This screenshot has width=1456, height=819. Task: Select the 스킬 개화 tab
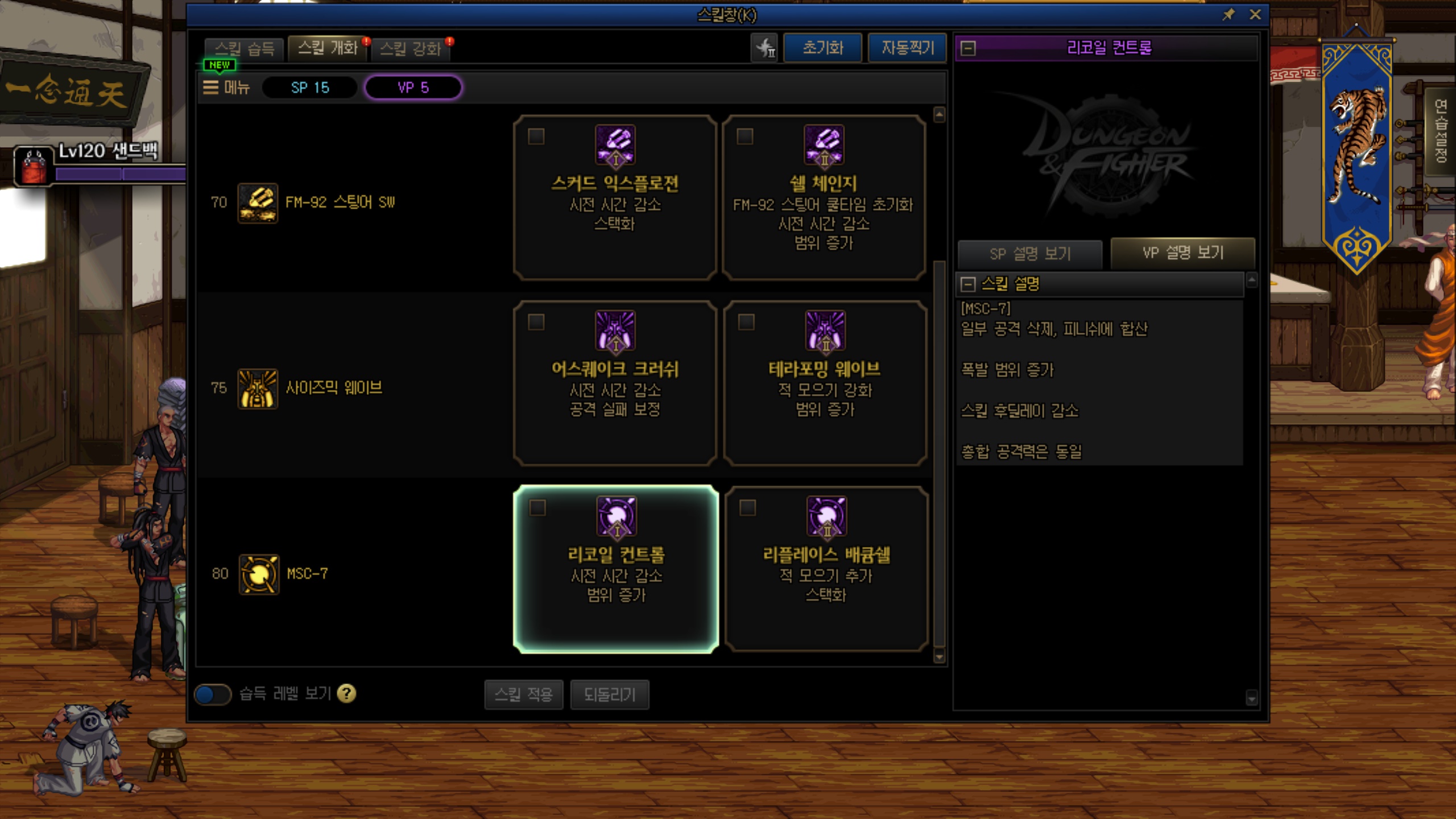(328, 48)
